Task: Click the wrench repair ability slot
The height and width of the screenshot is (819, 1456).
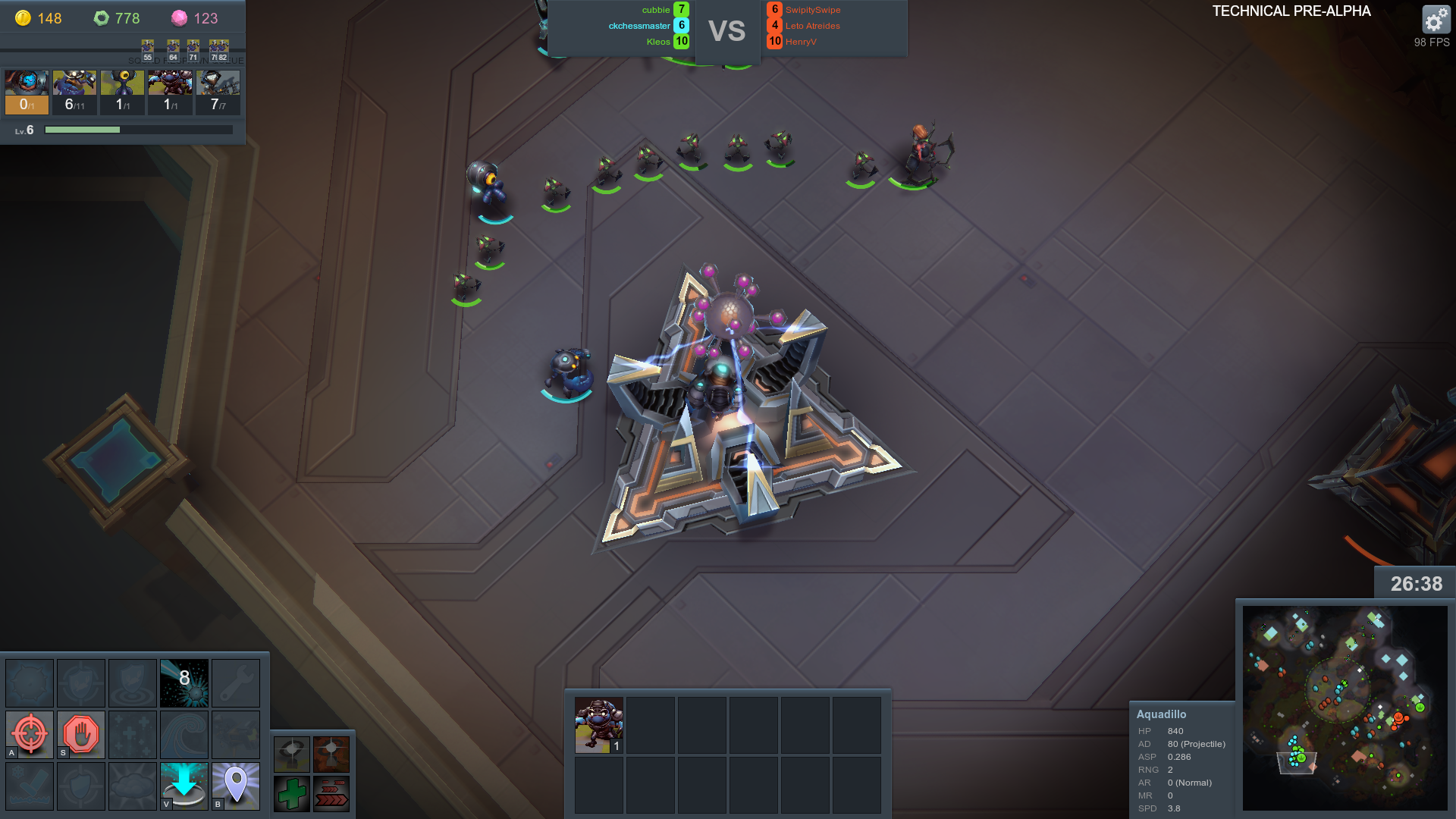Action: coord(236,682)
